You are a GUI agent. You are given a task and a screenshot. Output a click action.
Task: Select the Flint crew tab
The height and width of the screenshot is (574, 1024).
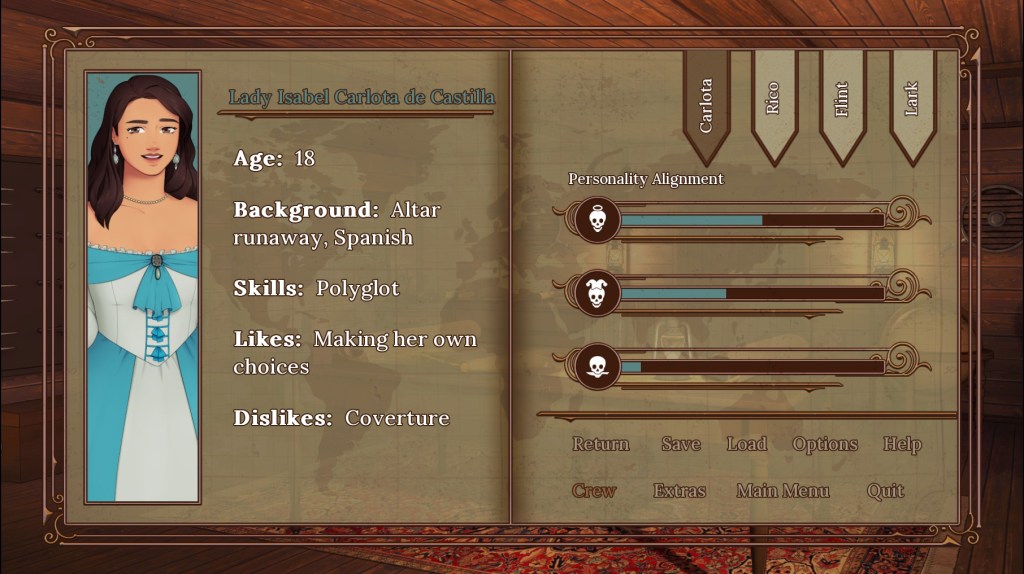842,100
